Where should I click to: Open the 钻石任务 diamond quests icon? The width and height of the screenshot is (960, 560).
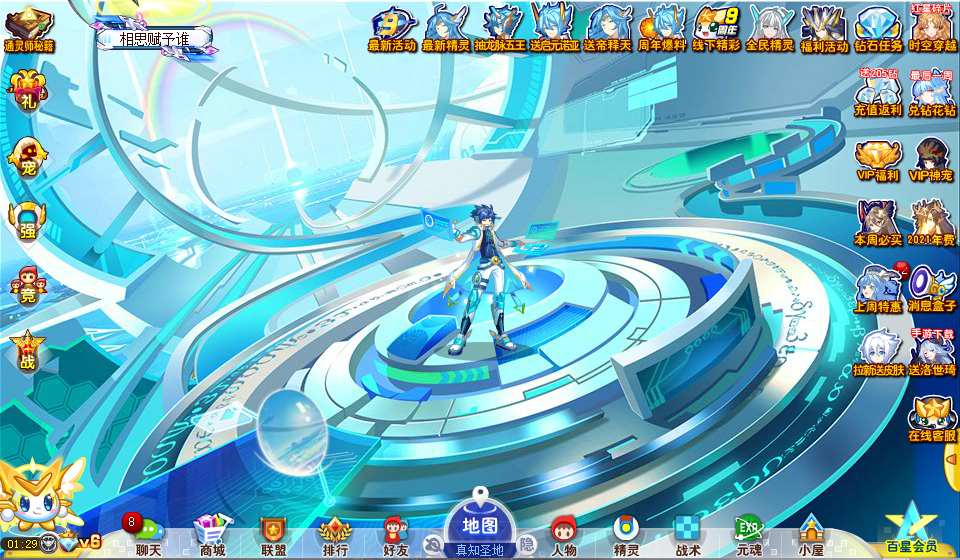[879, 28]
